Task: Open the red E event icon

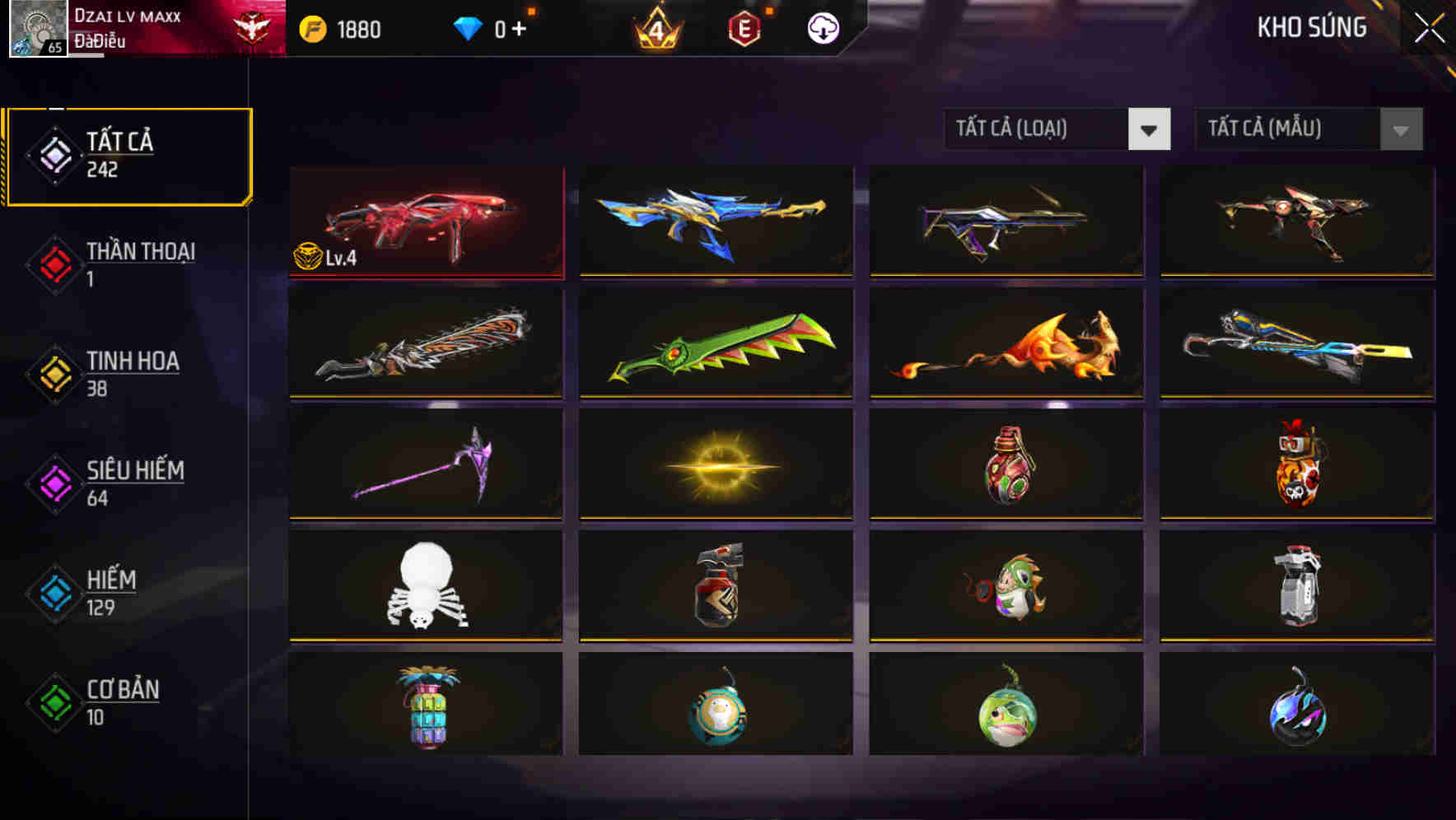Action: [x=744, y=27]
